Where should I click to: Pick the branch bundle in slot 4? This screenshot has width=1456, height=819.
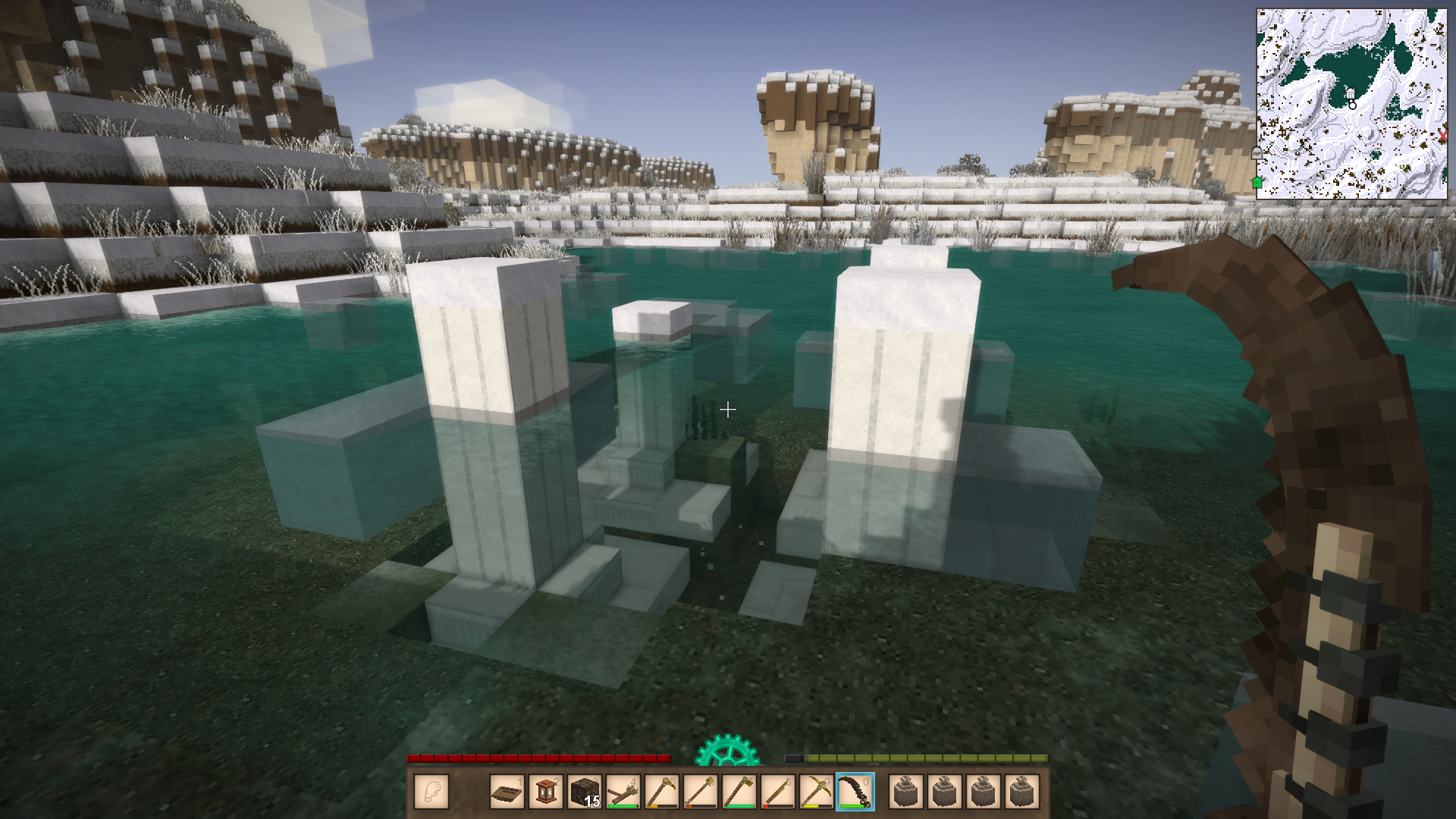pyautogui.click(x=623, y=792)
